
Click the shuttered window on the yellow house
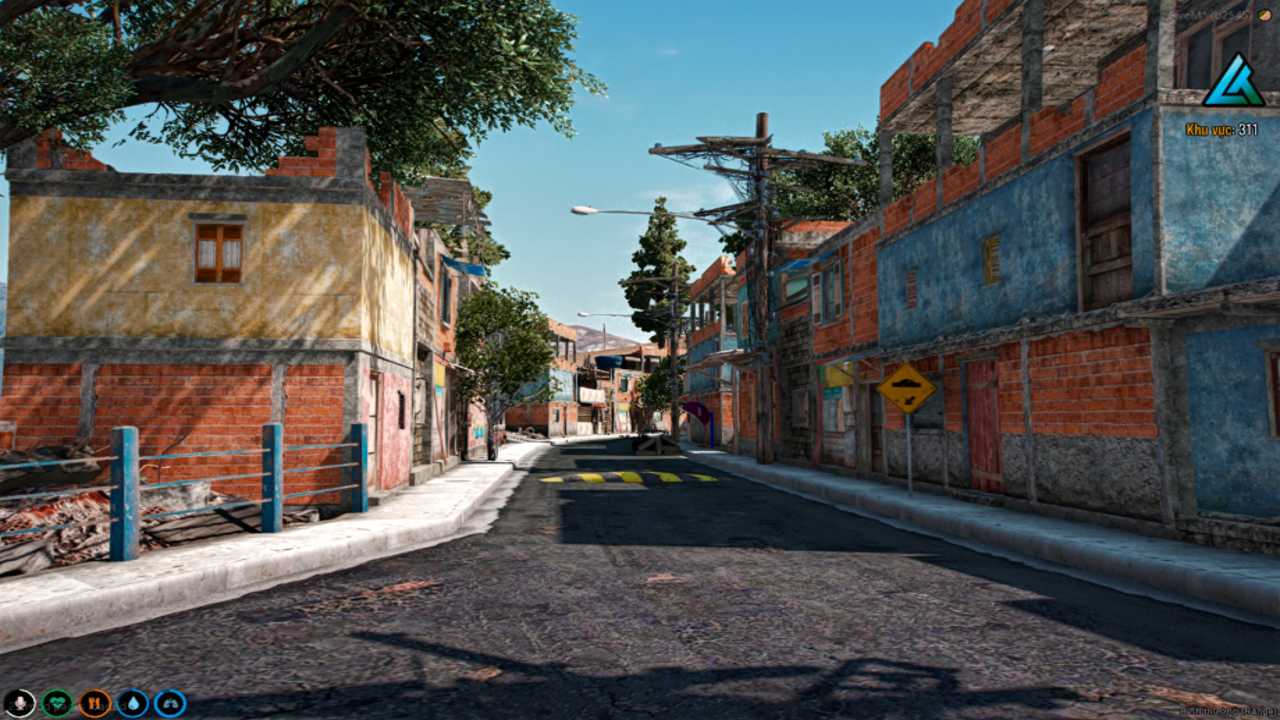point(217,253)
